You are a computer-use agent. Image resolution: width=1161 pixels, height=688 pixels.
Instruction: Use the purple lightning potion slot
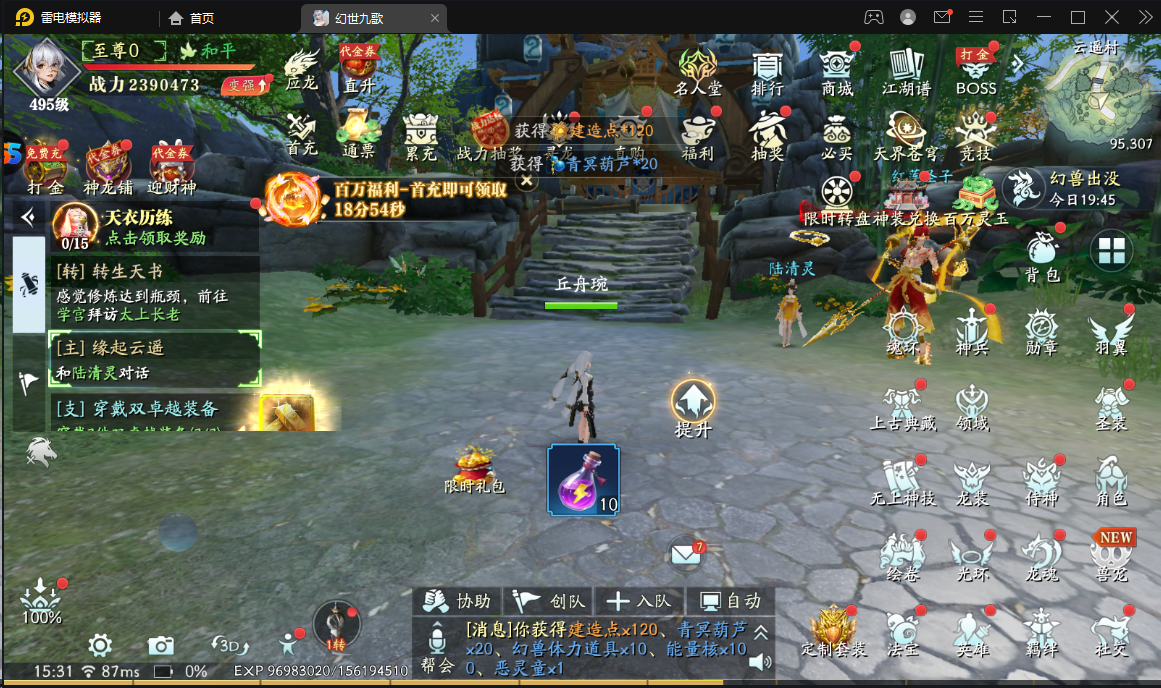click(583, 480)
